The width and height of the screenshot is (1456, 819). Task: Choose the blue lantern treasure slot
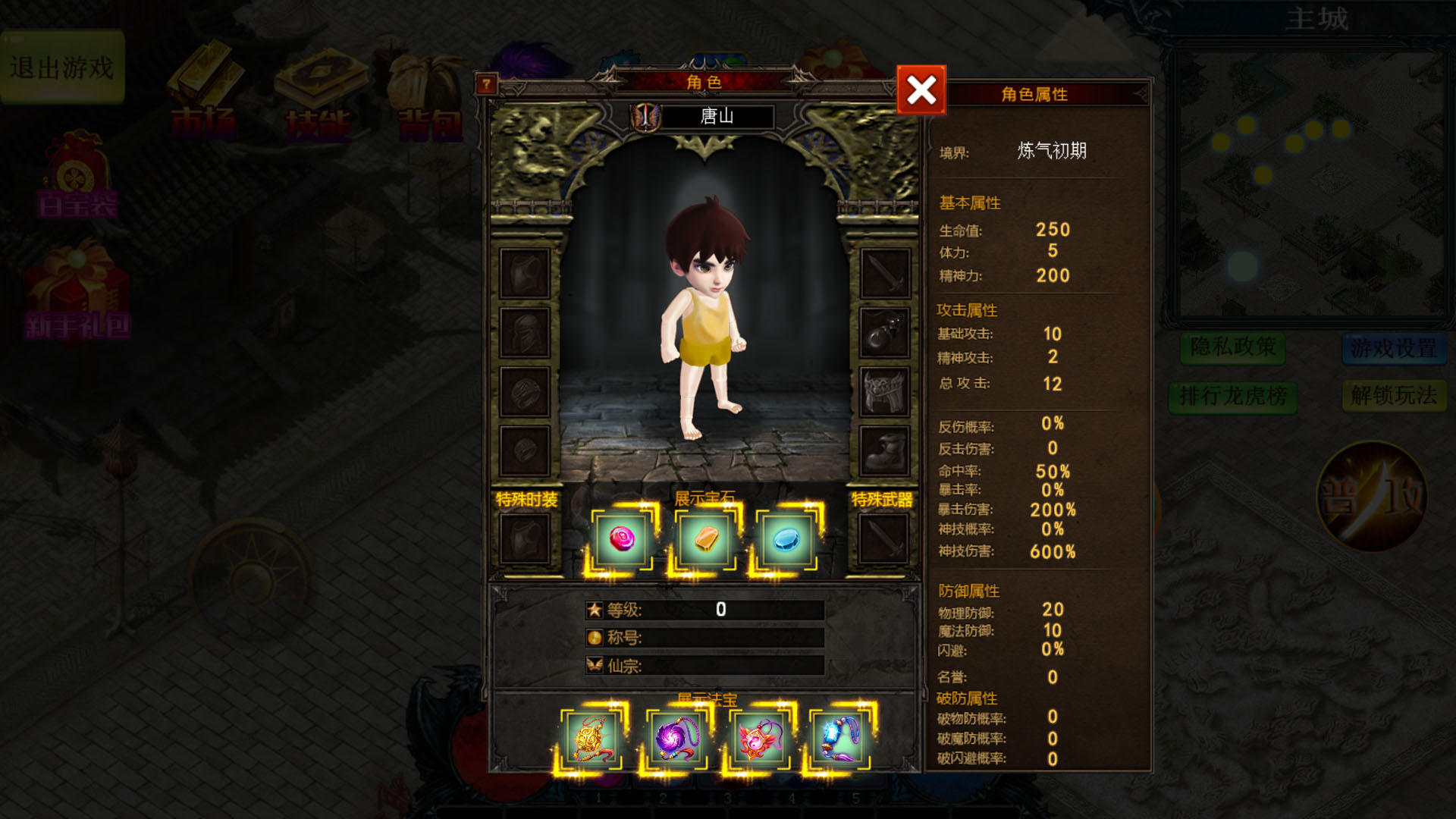840,739
